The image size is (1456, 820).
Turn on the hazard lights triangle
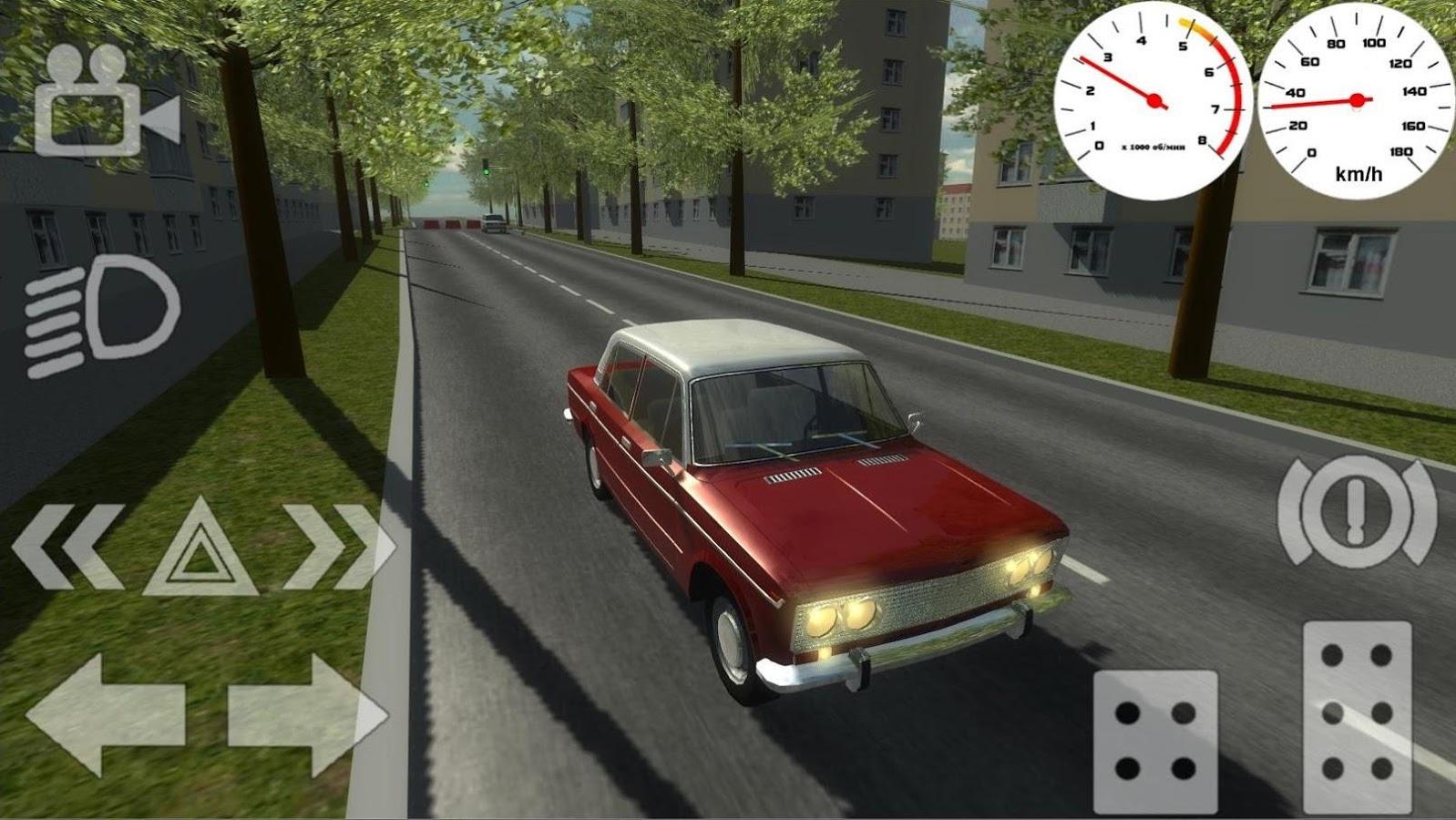click(x=200, y=549)
